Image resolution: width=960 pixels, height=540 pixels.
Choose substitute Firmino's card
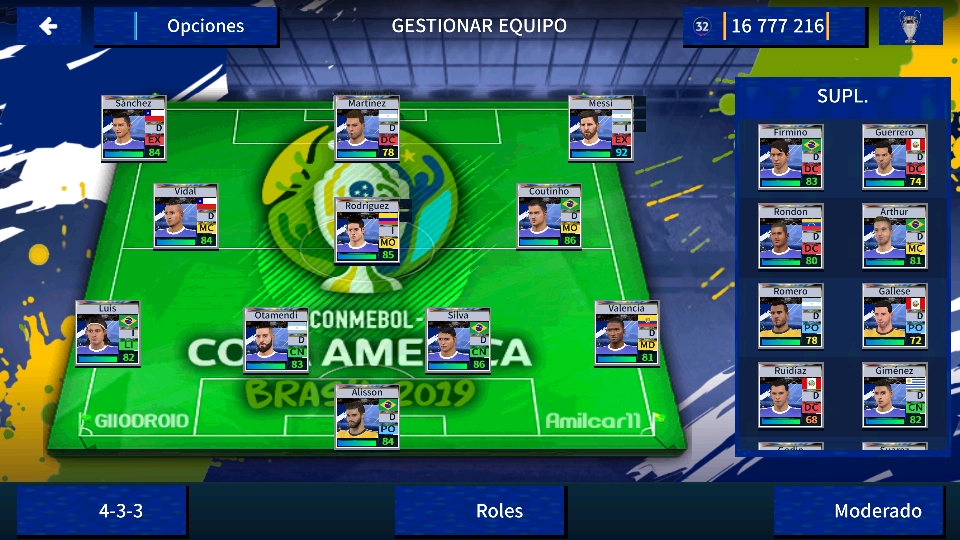[790, 158]
